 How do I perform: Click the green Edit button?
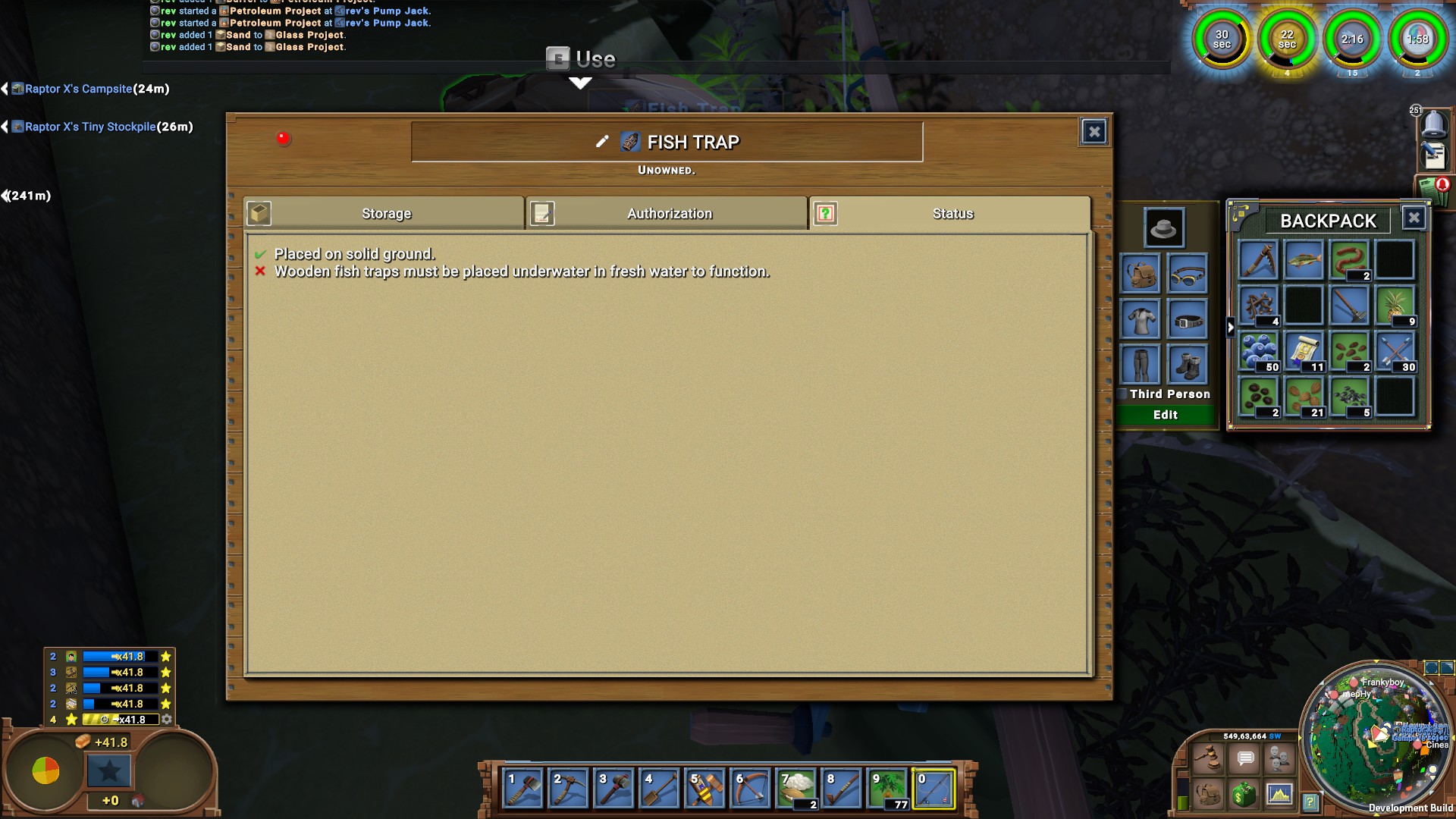pyautogui.click(x=1165, y=415)
